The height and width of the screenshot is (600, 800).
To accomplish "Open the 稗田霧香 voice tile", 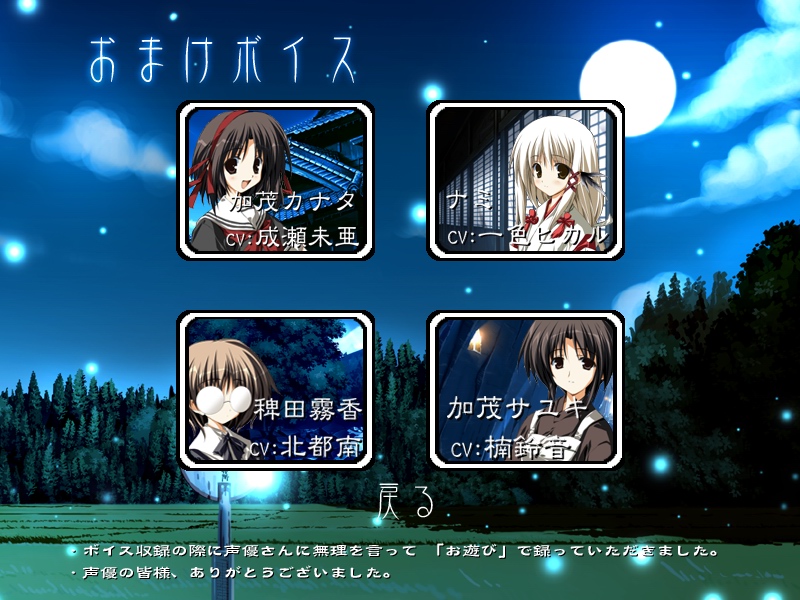I will pos(276,390).
